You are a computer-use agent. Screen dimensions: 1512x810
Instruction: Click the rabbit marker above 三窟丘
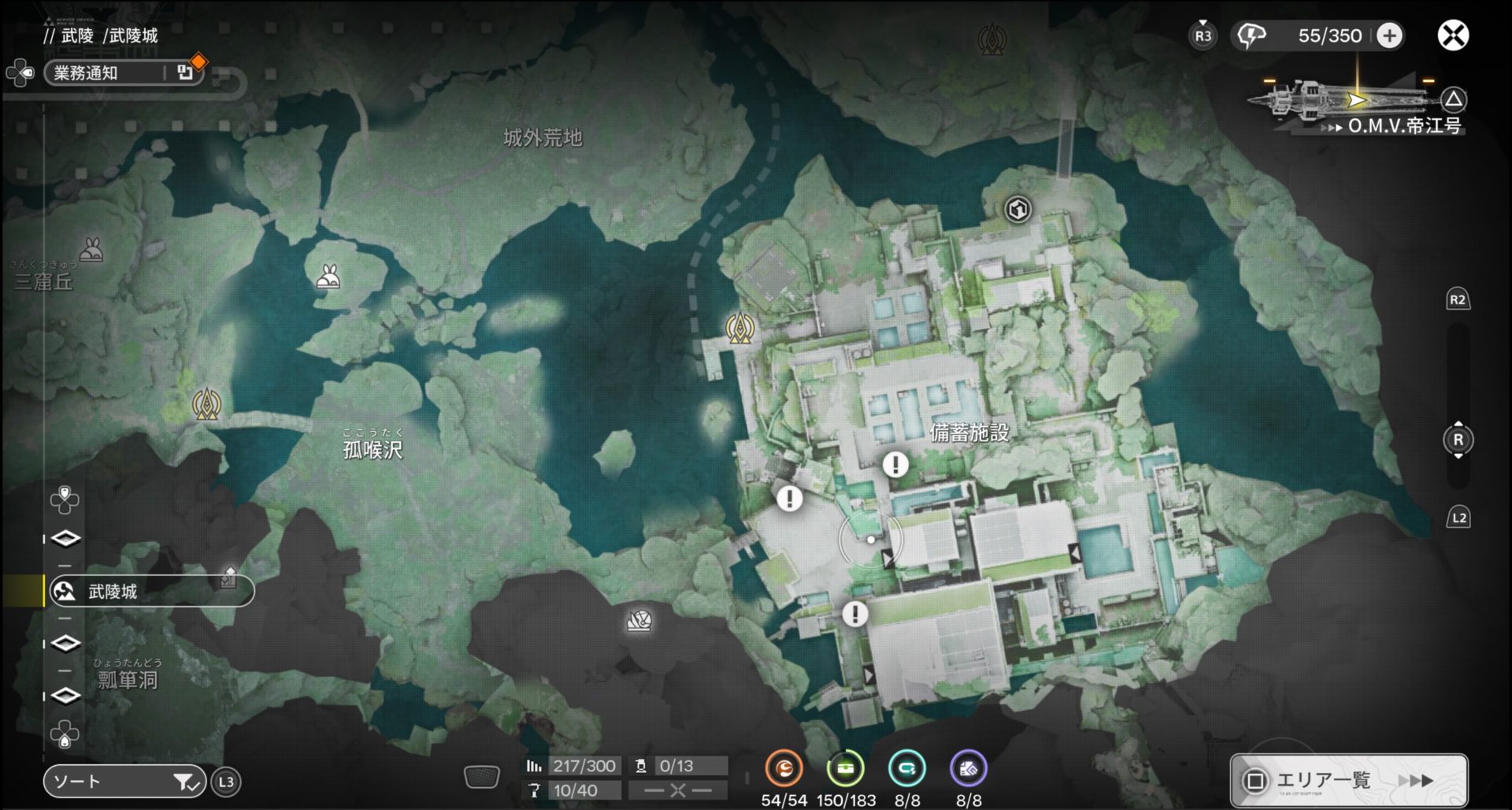[x=92, y=250]
